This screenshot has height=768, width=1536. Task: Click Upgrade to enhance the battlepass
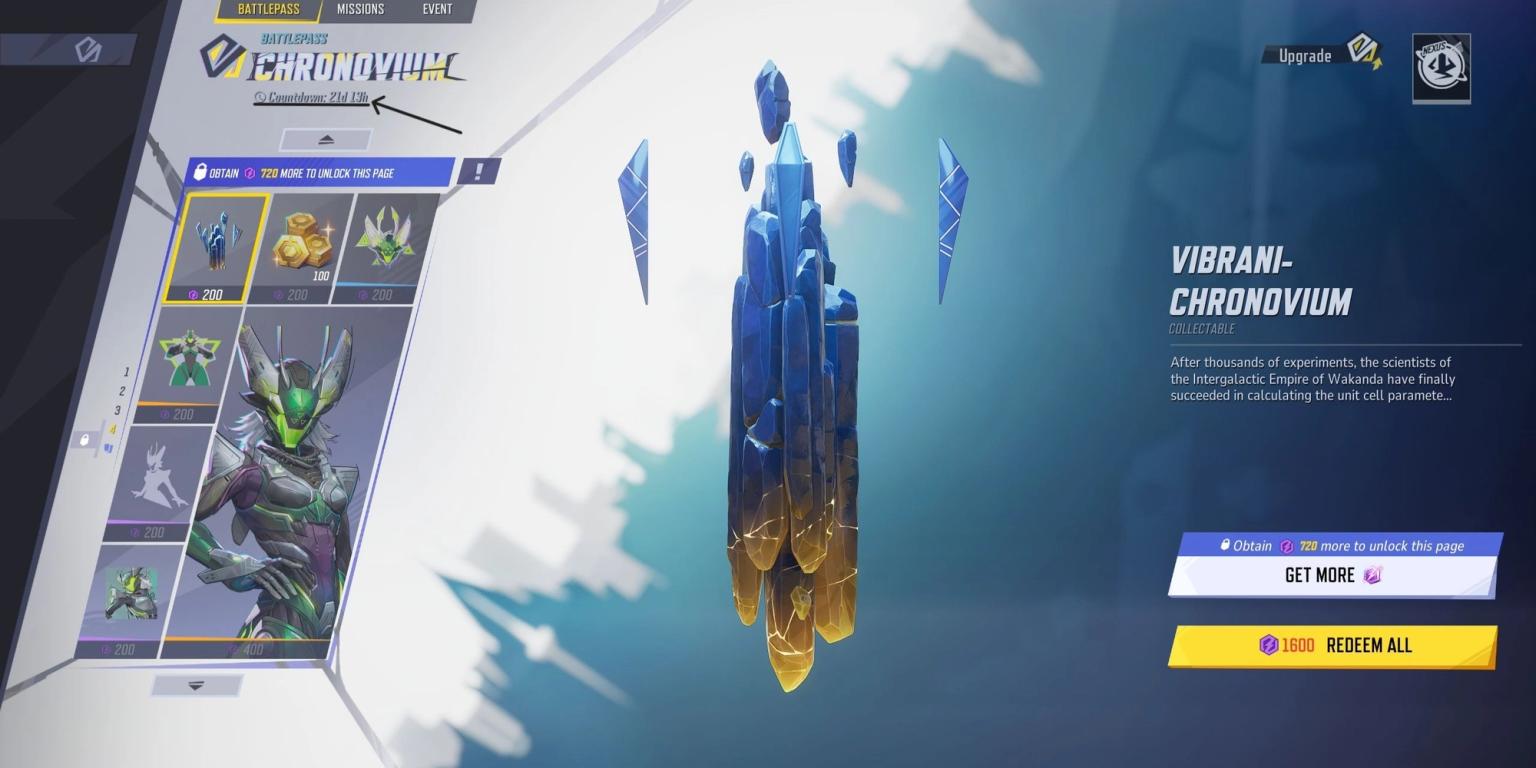pos(1303,56)
